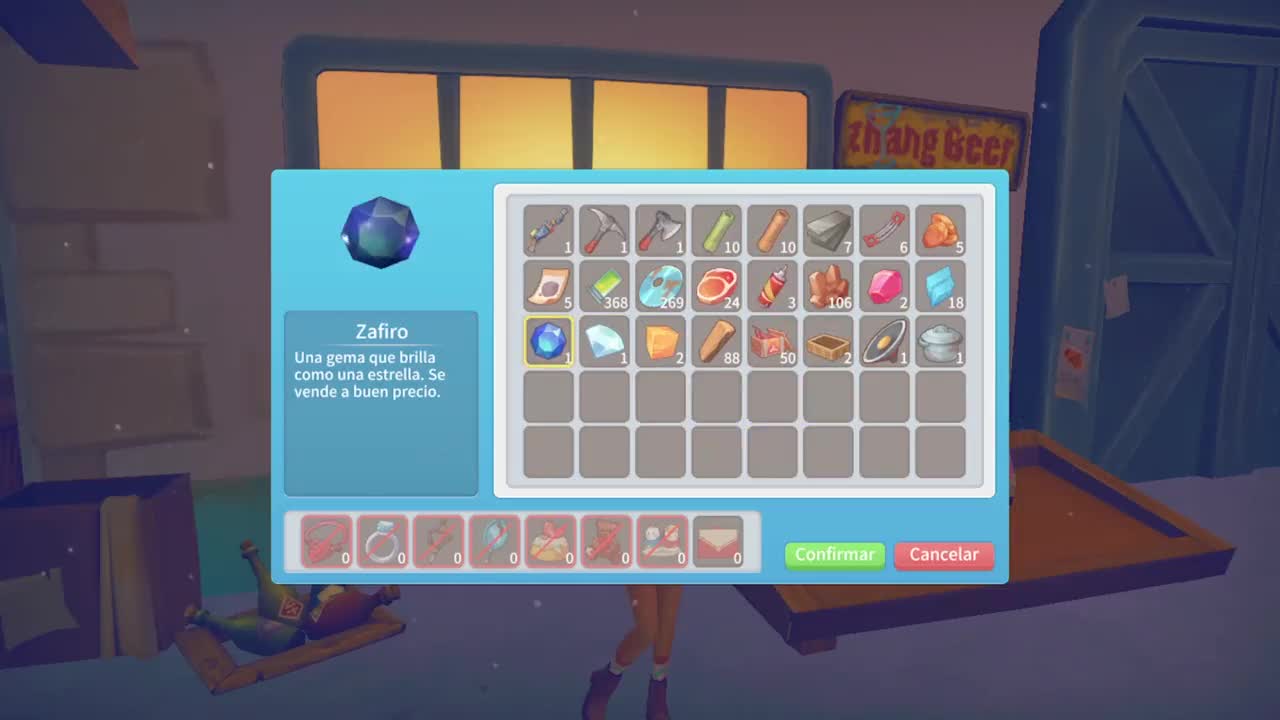This screenshot has height=720, width=1280.
Task: Click the blue disc stack of 269
Action: (x=660, y=286)
